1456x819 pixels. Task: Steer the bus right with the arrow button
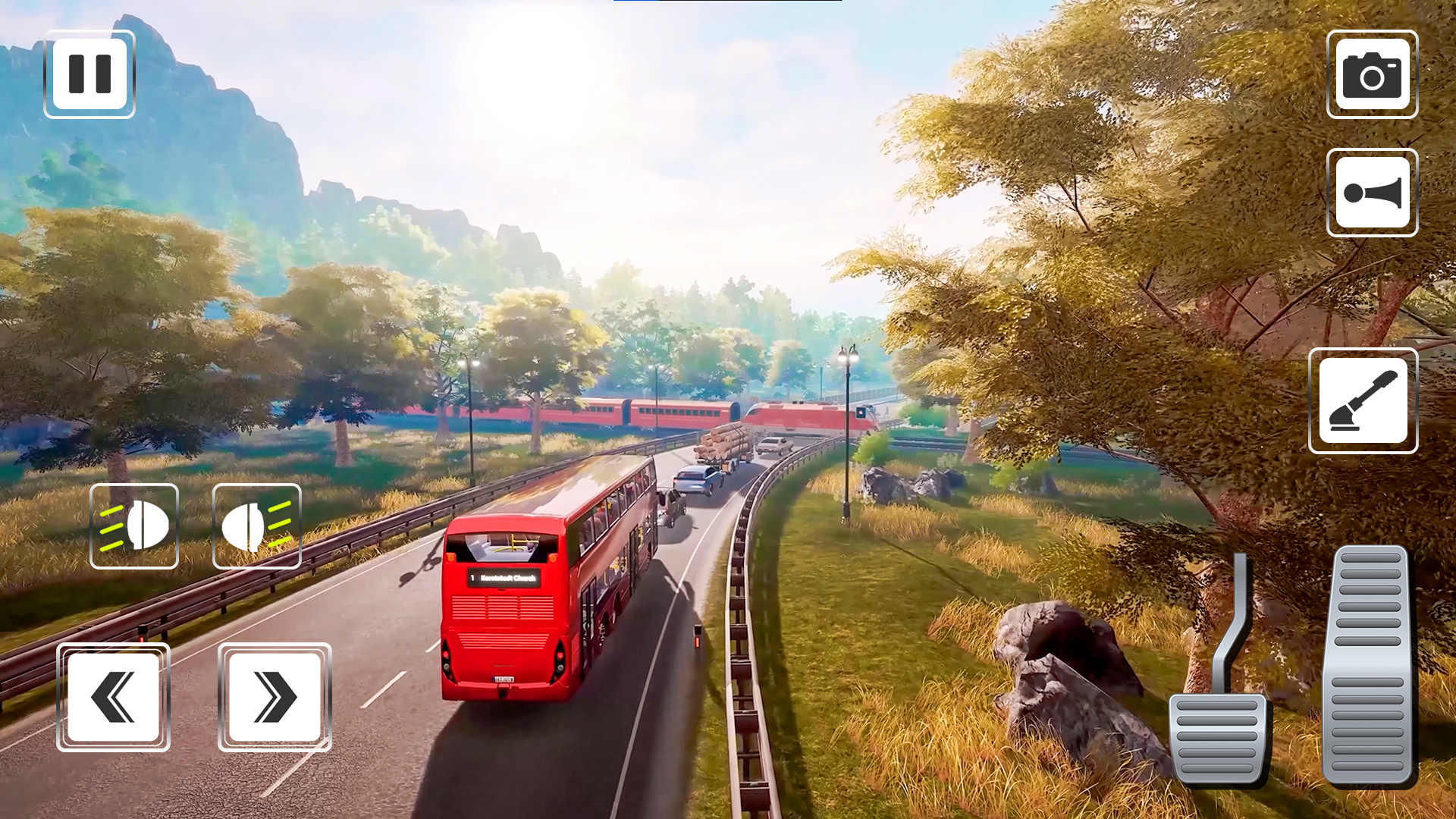(x=275, y=697)
